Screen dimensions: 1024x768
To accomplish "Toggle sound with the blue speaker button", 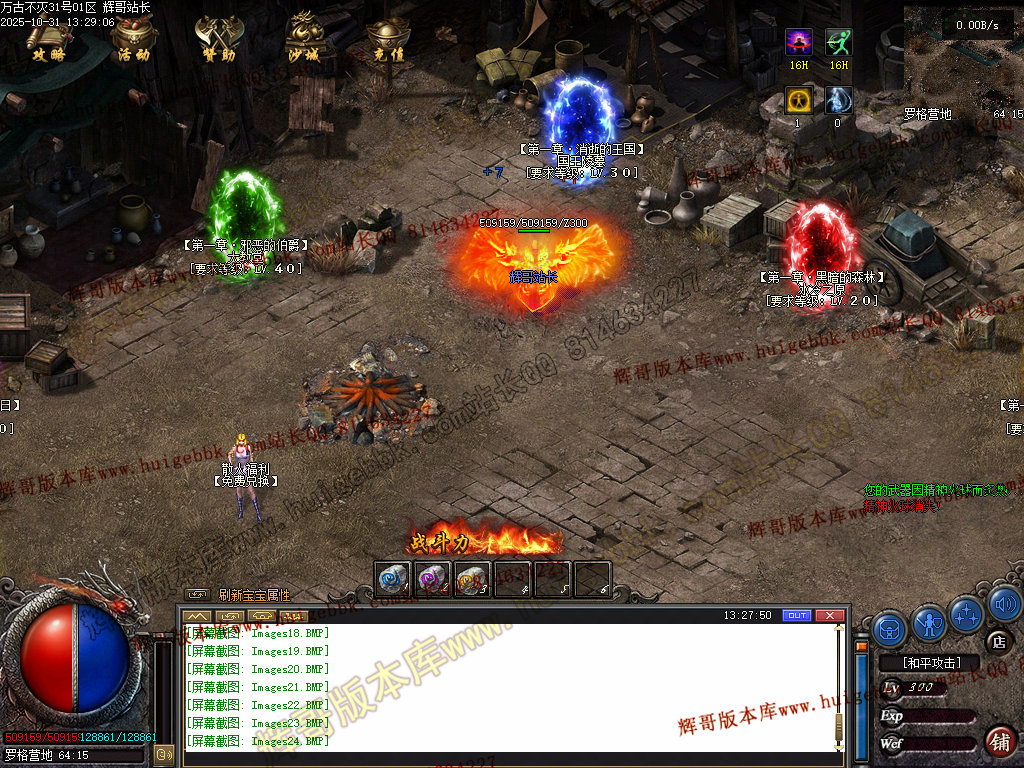I will (1005, 605).
